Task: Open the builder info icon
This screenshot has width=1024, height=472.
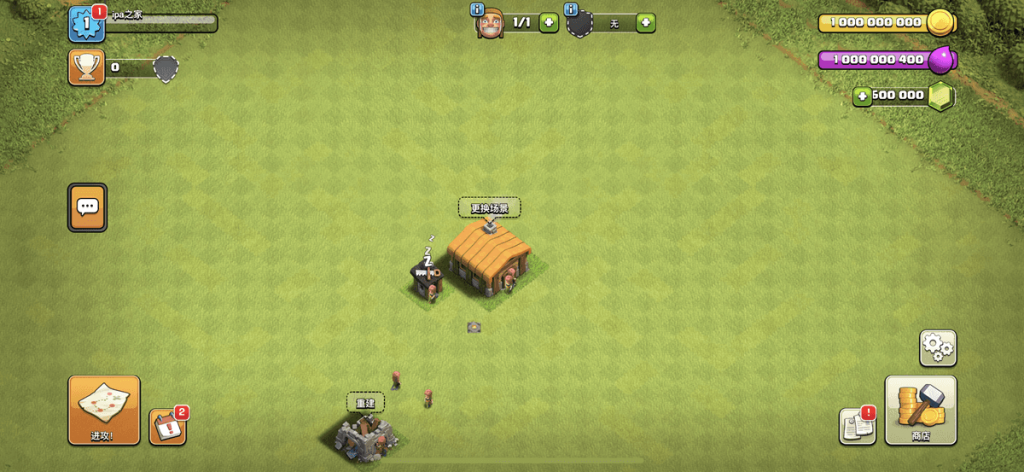Action: tap(476, 10)
